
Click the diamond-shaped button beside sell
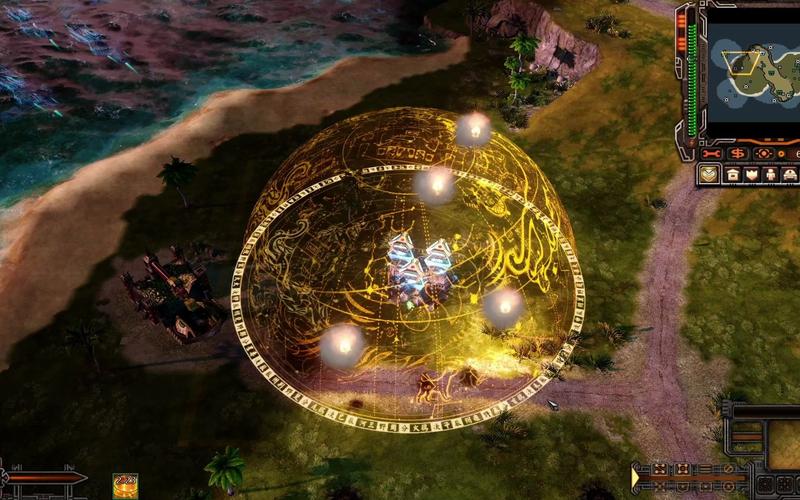[x=764, y=154]
